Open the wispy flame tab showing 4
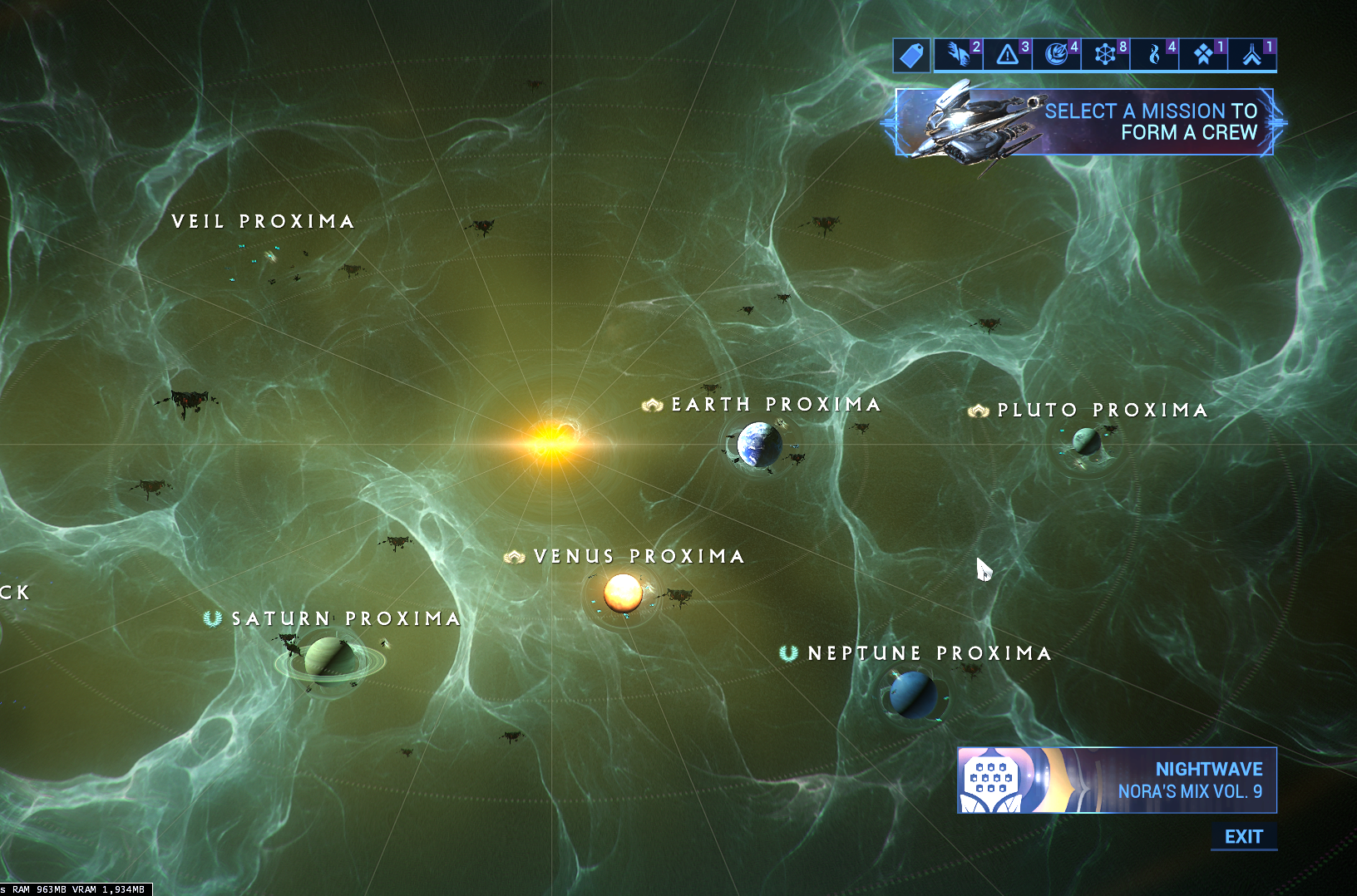The height and width of the screenshot is (896, 1357). click(1154, 55)
